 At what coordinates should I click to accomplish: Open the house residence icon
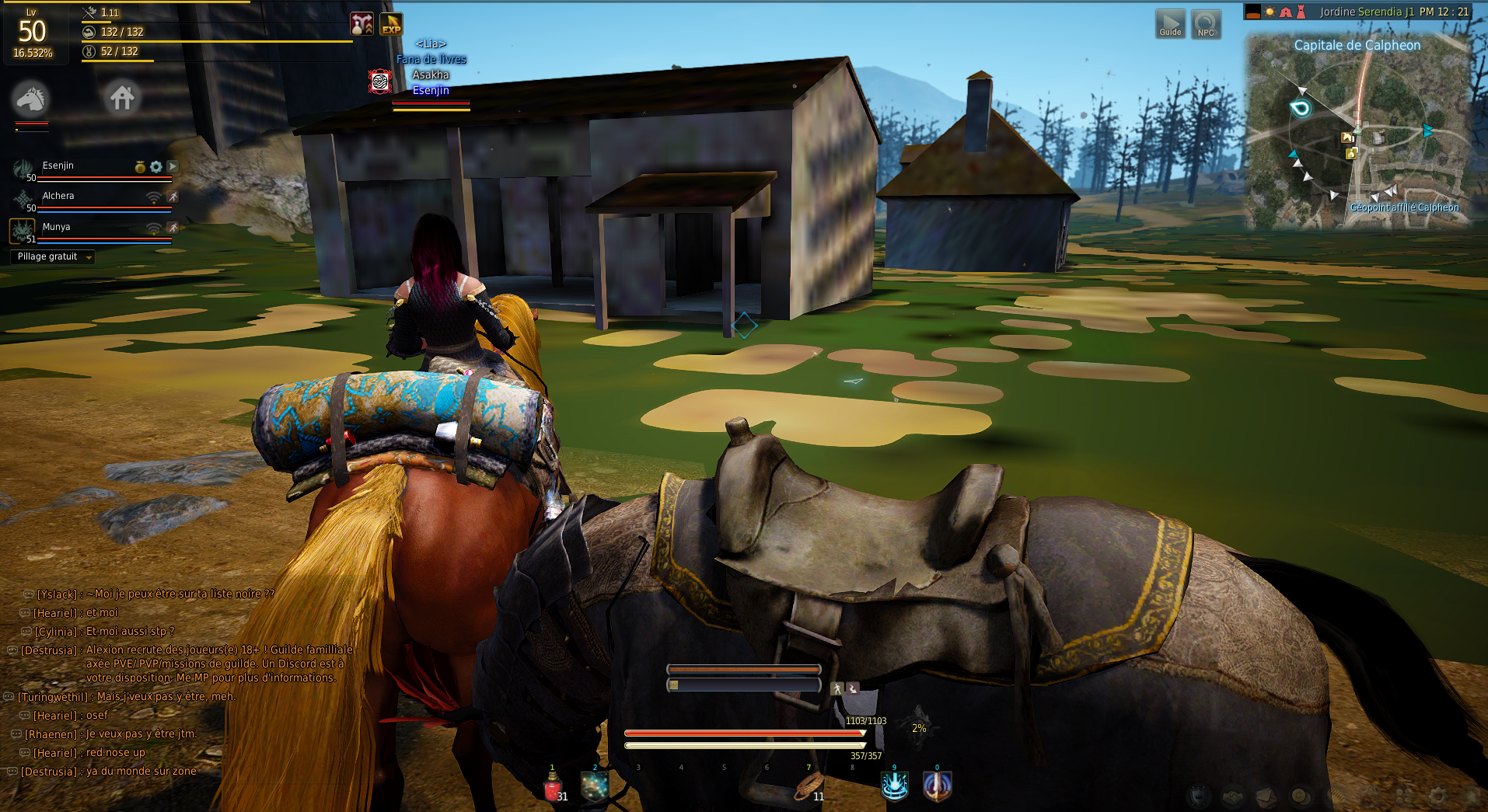point(122,98)
